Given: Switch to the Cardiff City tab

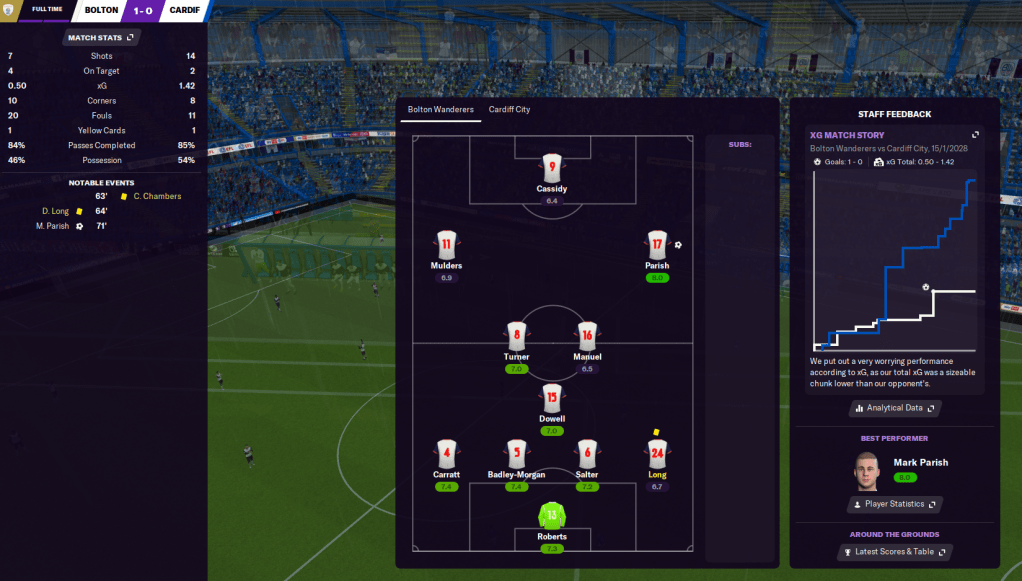Looking at the screenshot, I should [509, 109].
